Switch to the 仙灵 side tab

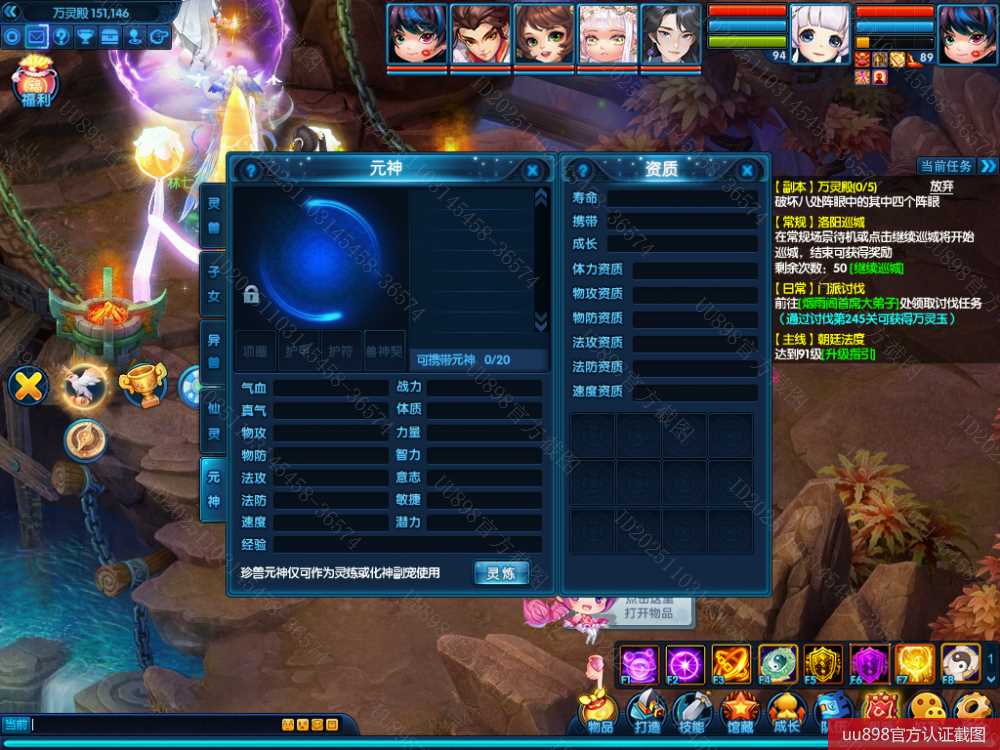[x=213, y=422]
